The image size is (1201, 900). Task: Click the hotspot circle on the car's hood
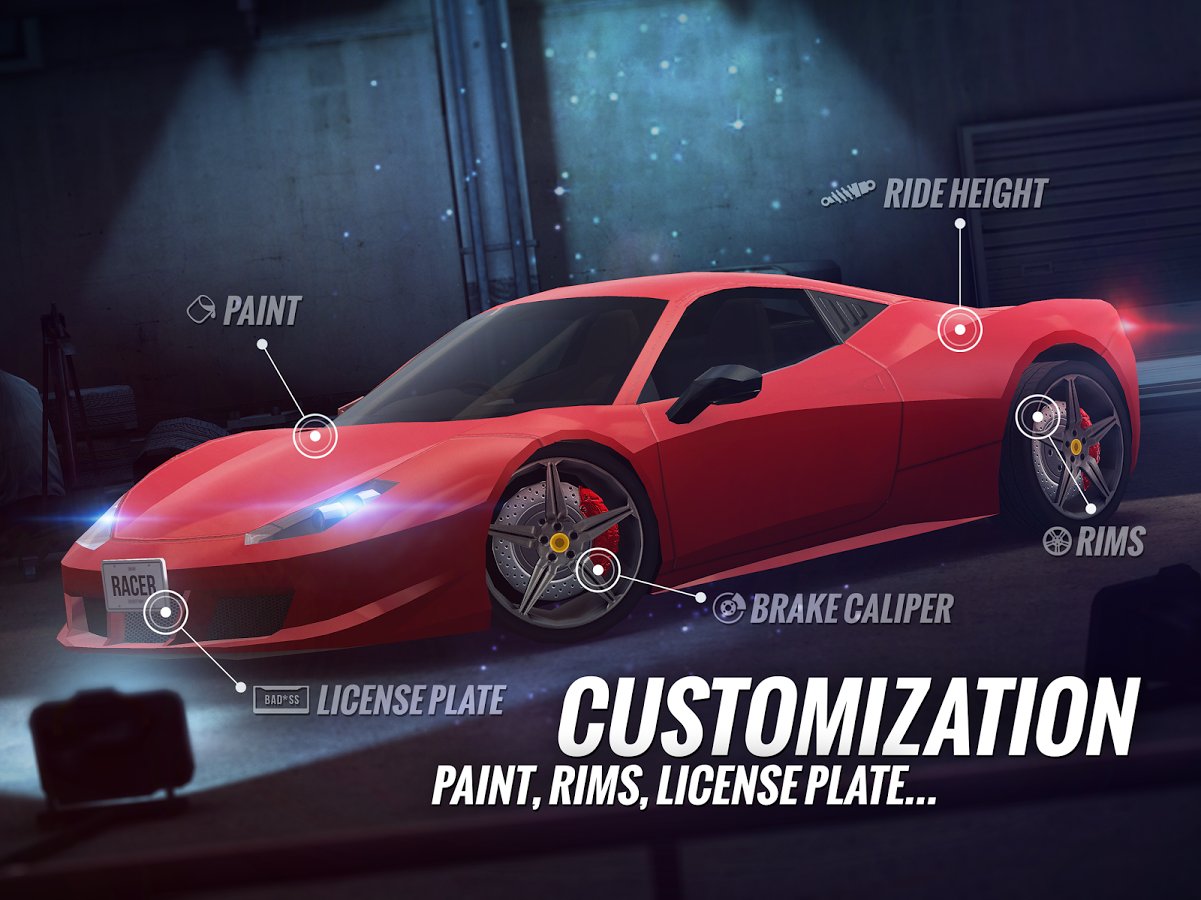[x=315, y=435]
